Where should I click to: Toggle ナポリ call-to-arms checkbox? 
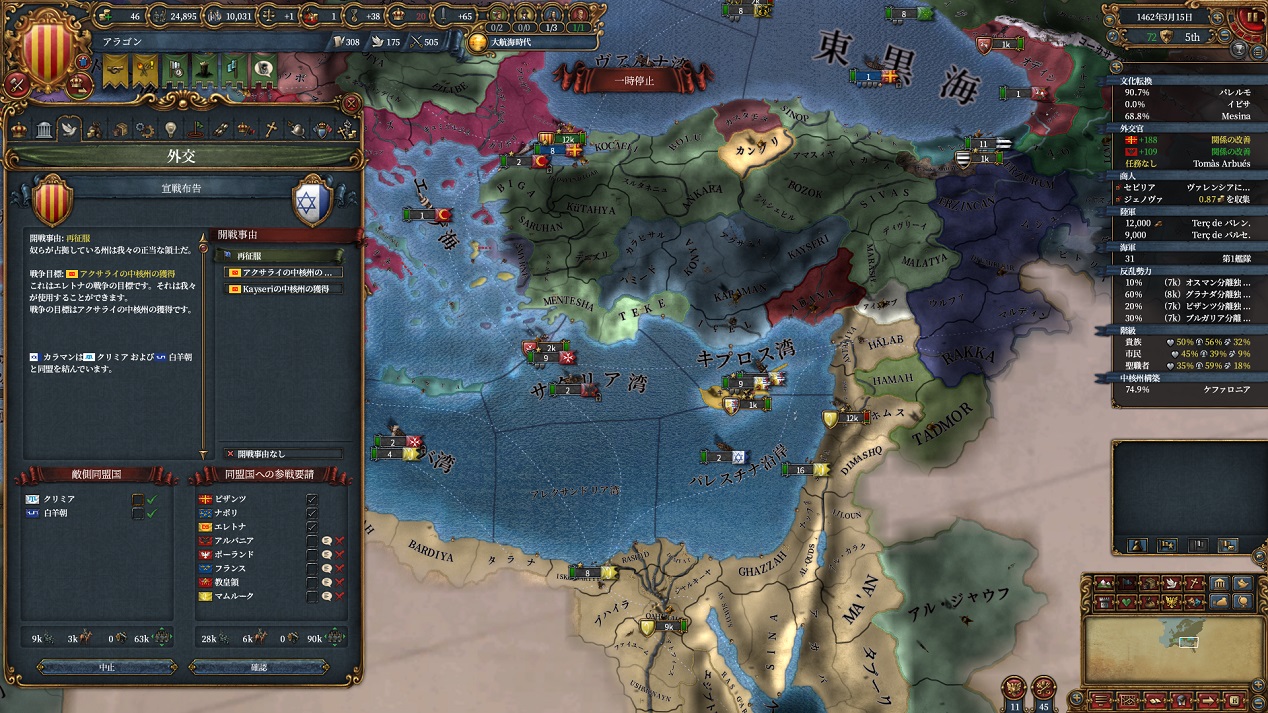pyautogui.click(x=312, y=513)
